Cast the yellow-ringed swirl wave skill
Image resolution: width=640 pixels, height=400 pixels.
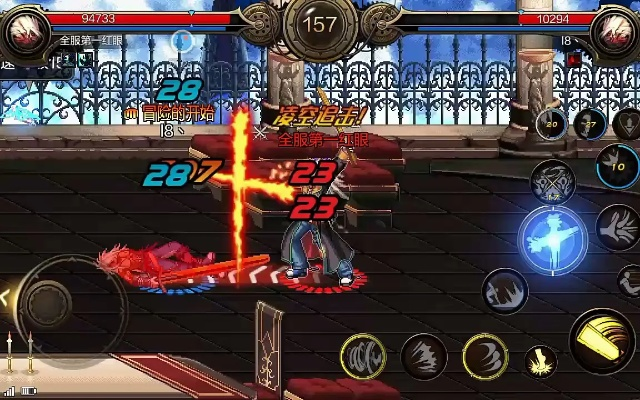(484, 356)
